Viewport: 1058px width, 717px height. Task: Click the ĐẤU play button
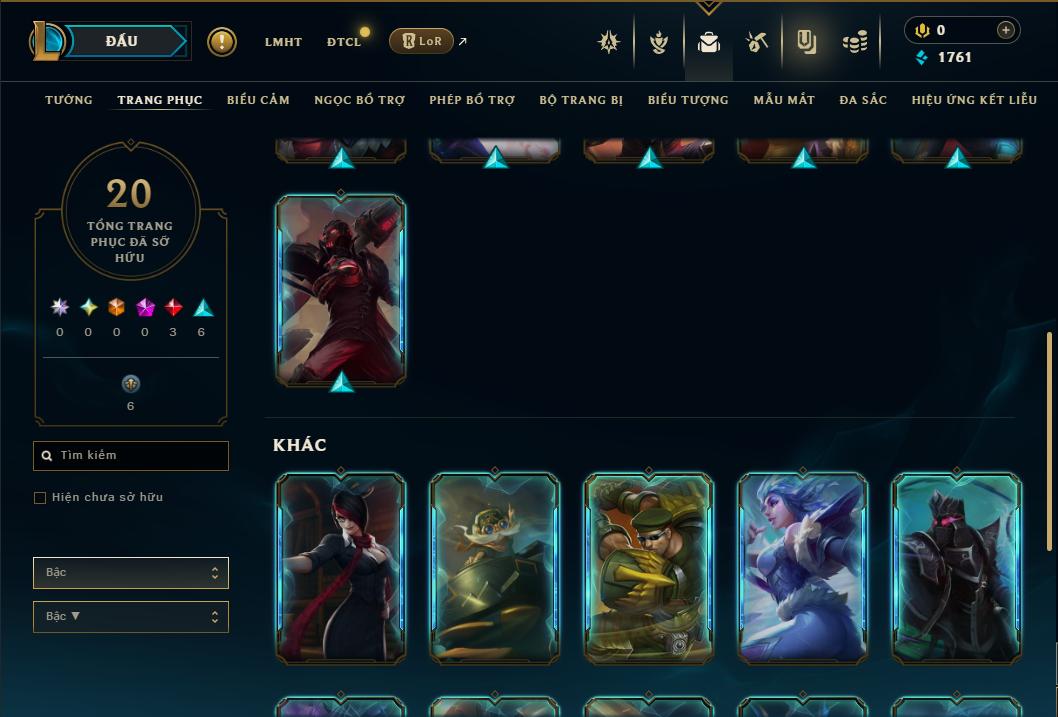122,41
